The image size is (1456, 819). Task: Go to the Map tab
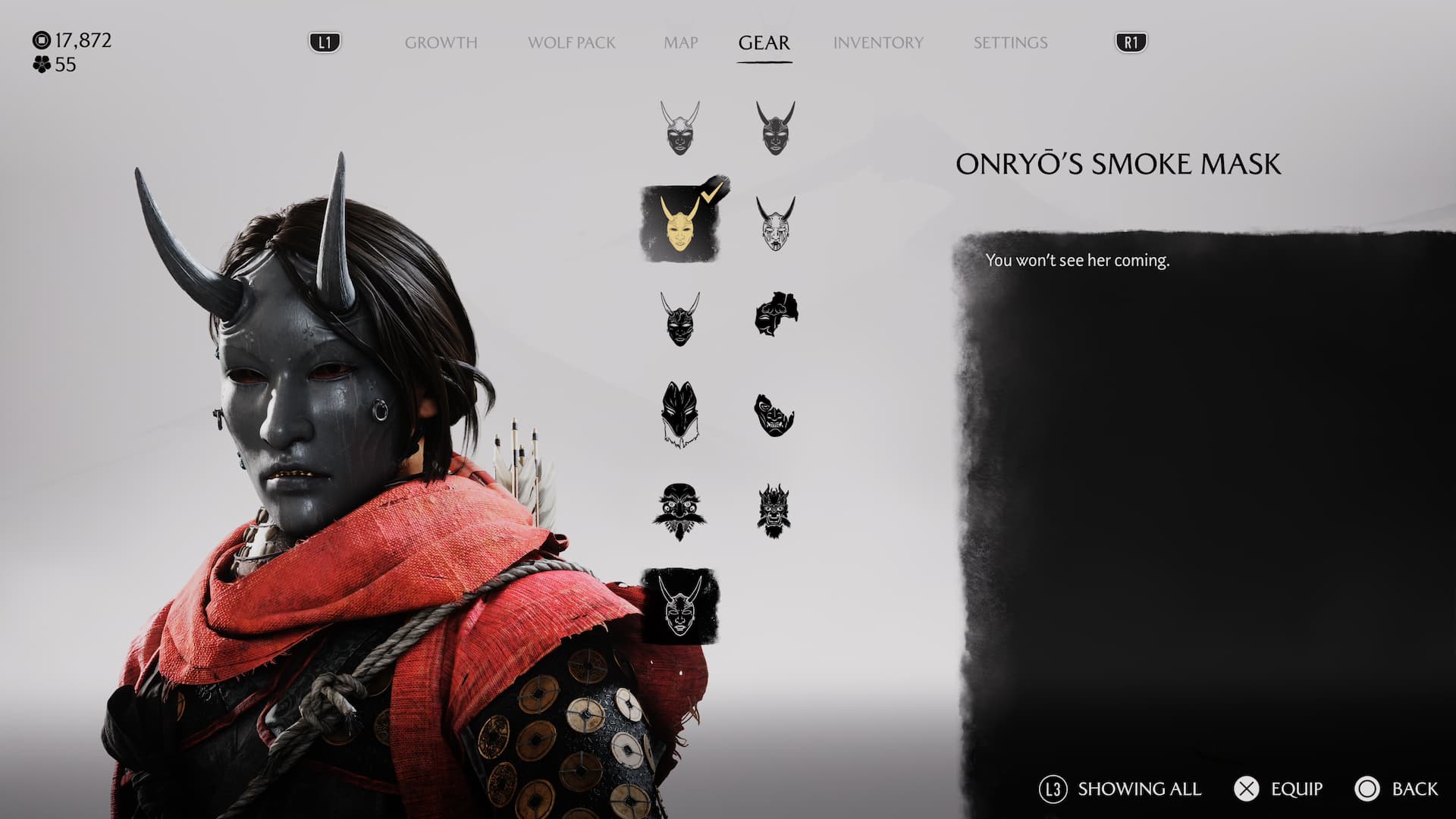point(680,42)
